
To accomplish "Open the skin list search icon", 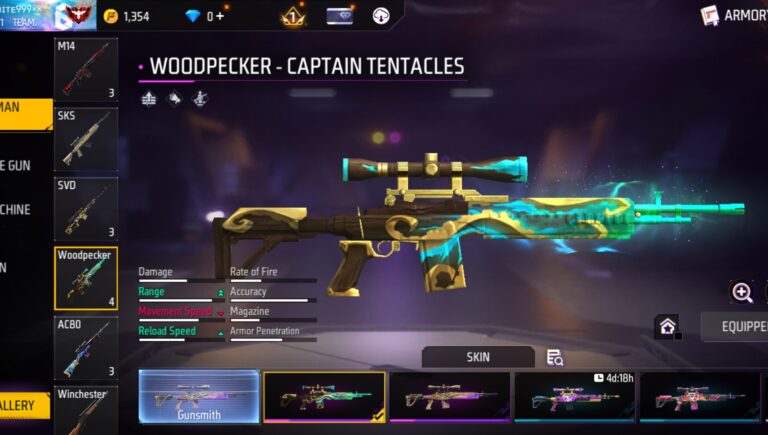I will tap(555, 357).
